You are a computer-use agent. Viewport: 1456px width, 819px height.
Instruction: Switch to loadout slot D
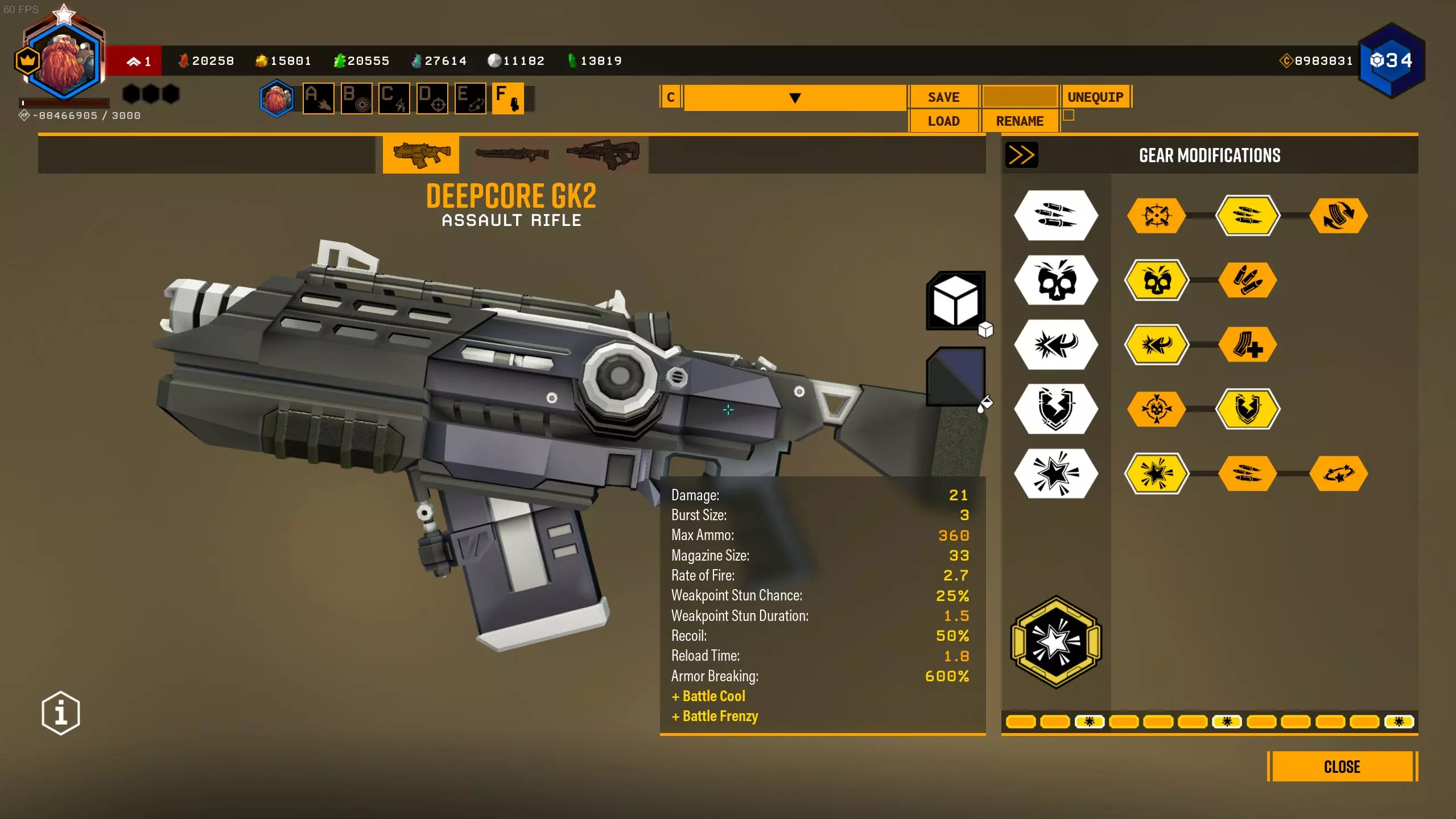(432, 98)
